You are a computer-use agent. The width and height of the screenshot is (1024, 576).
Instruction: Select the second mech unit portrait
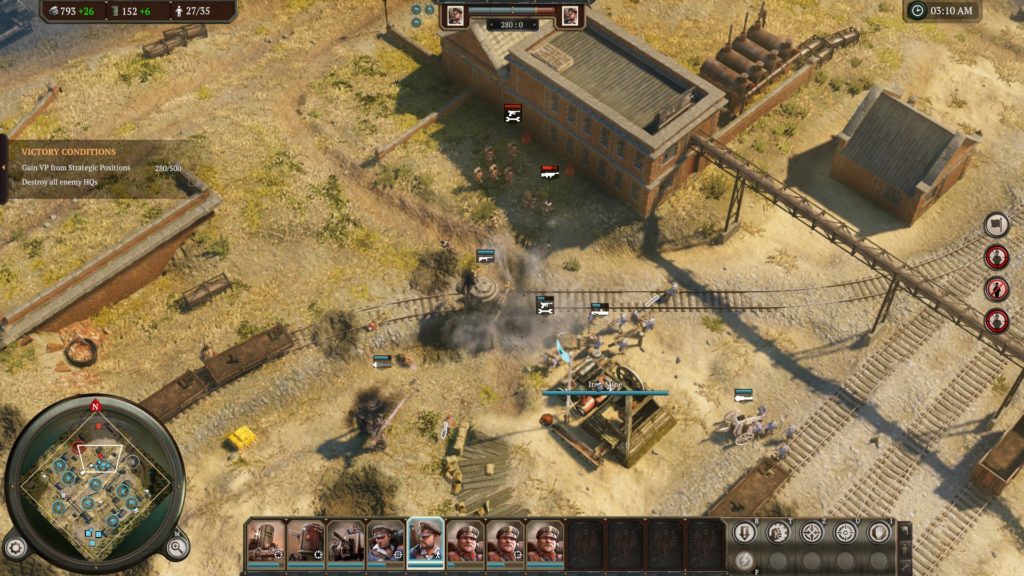305,541
